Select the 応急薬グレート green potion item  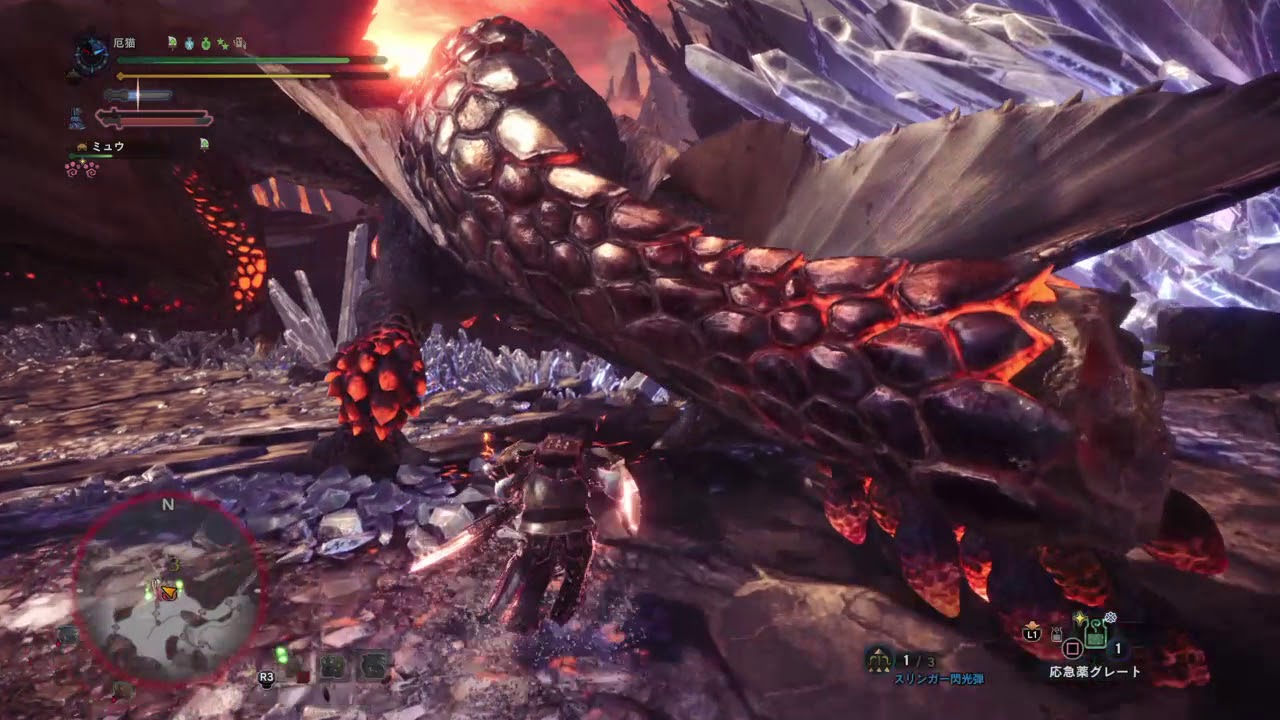(x=1094, y=634)
